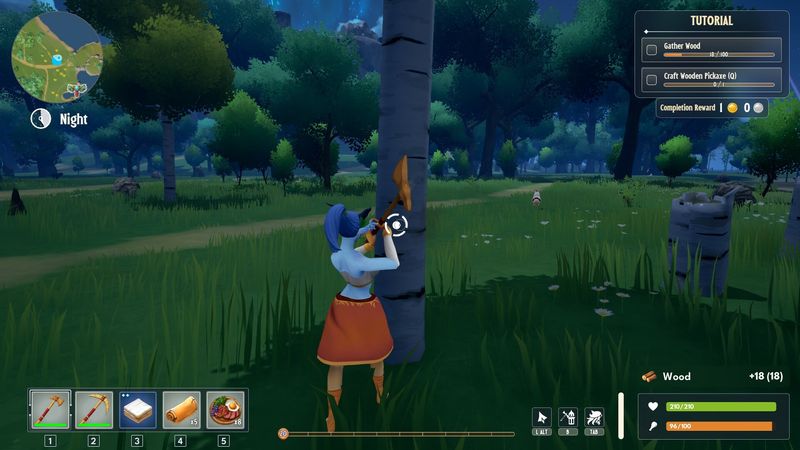Select the axe in hotbar slot one
This screenshot has height=450, width=800.
[x=50, y=409]
